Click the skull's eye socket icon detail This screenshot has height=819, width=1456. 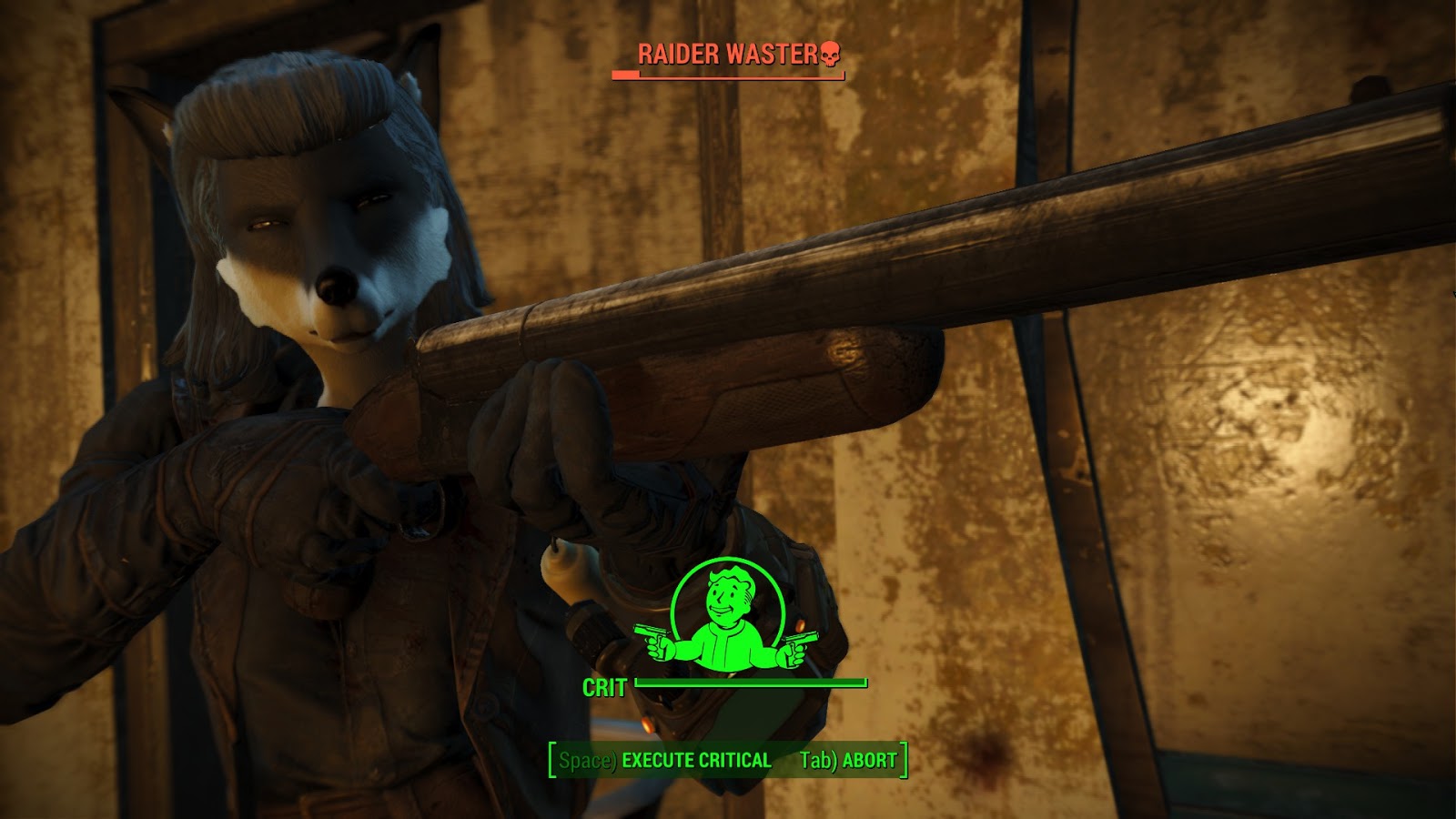[x=824, y=53]
